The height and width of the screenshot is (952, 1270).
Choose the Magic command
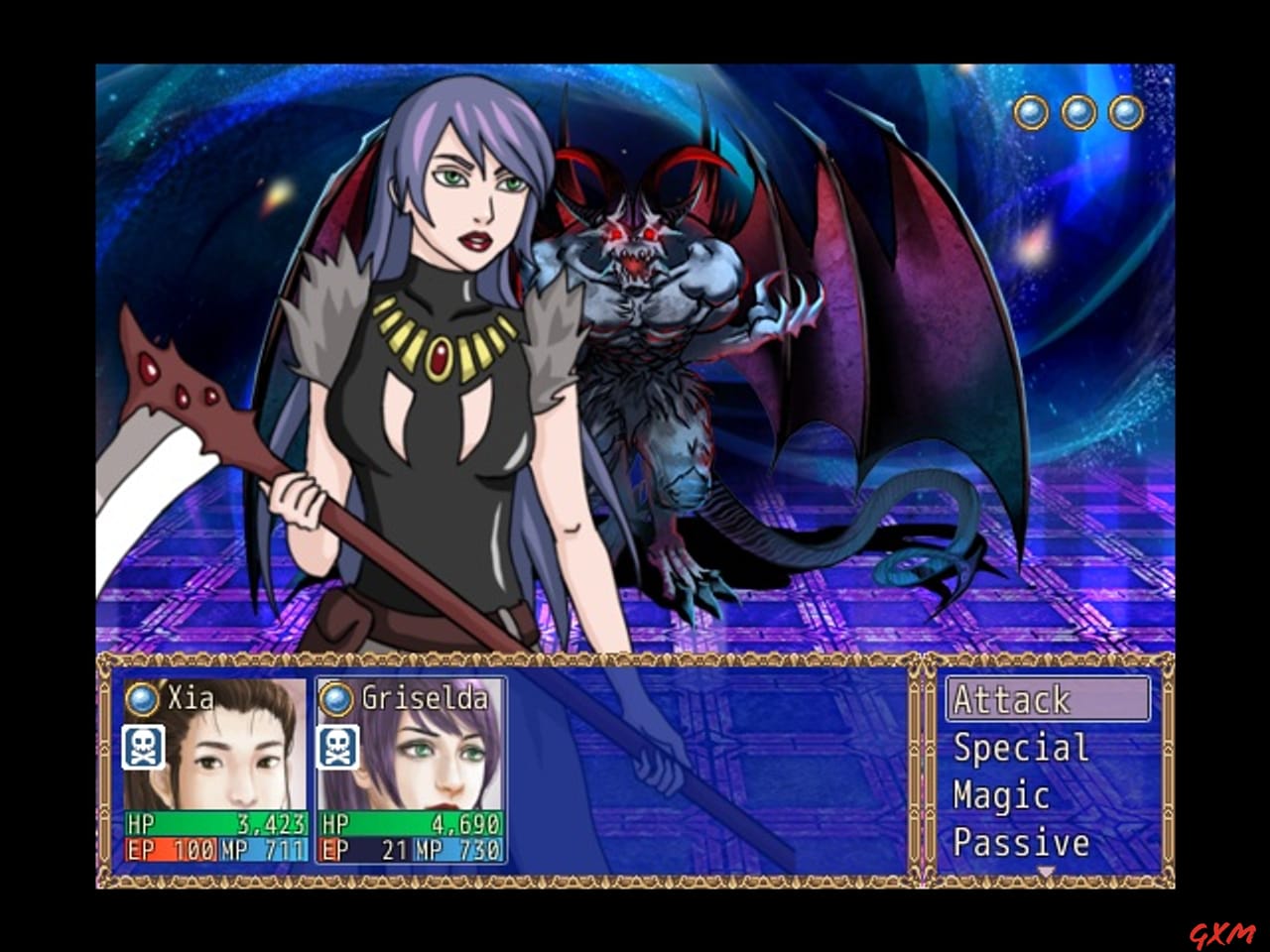click(x=999, y=796)
